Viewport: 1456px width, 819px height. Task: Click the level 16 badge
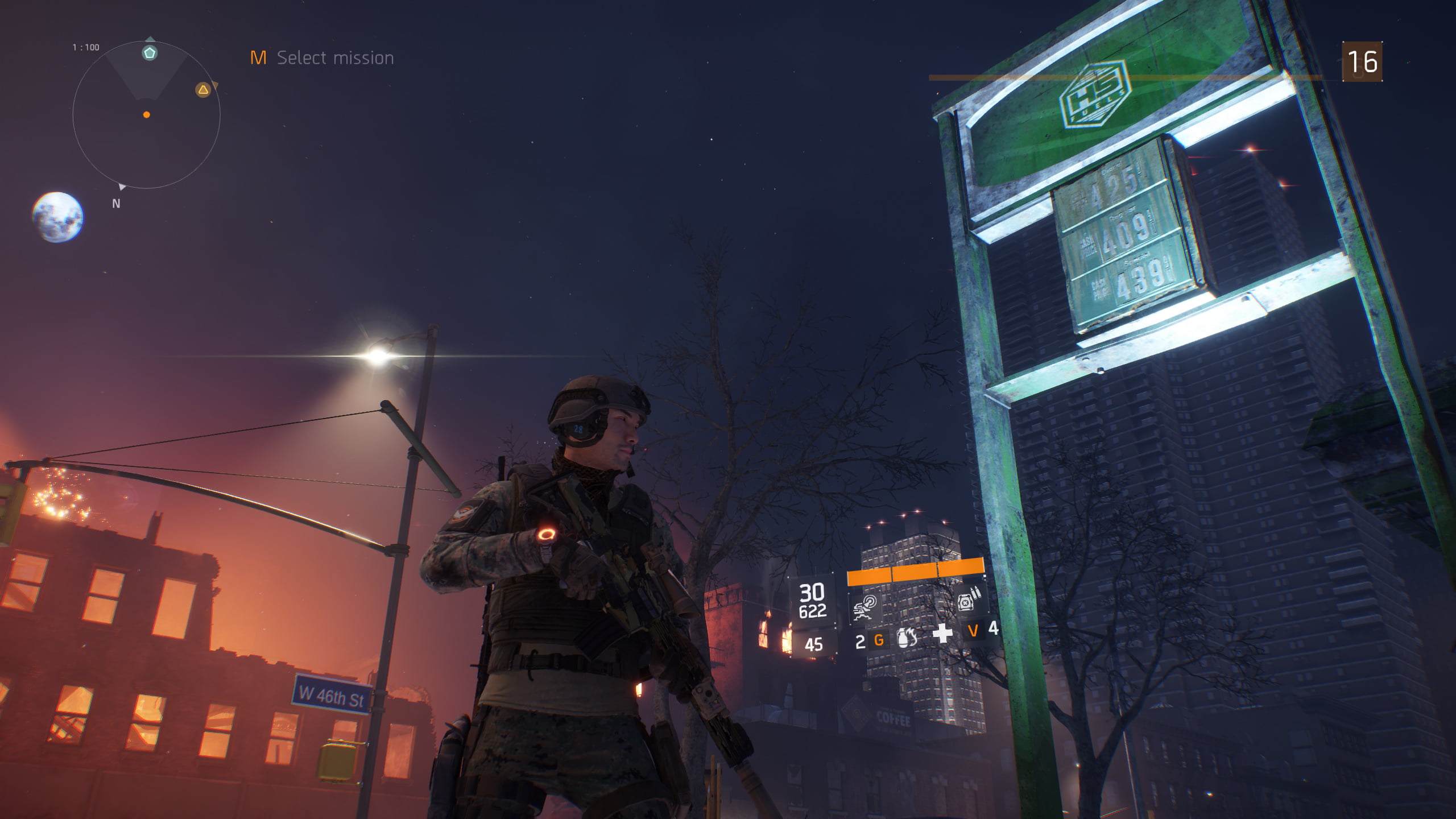point(1362,61)
